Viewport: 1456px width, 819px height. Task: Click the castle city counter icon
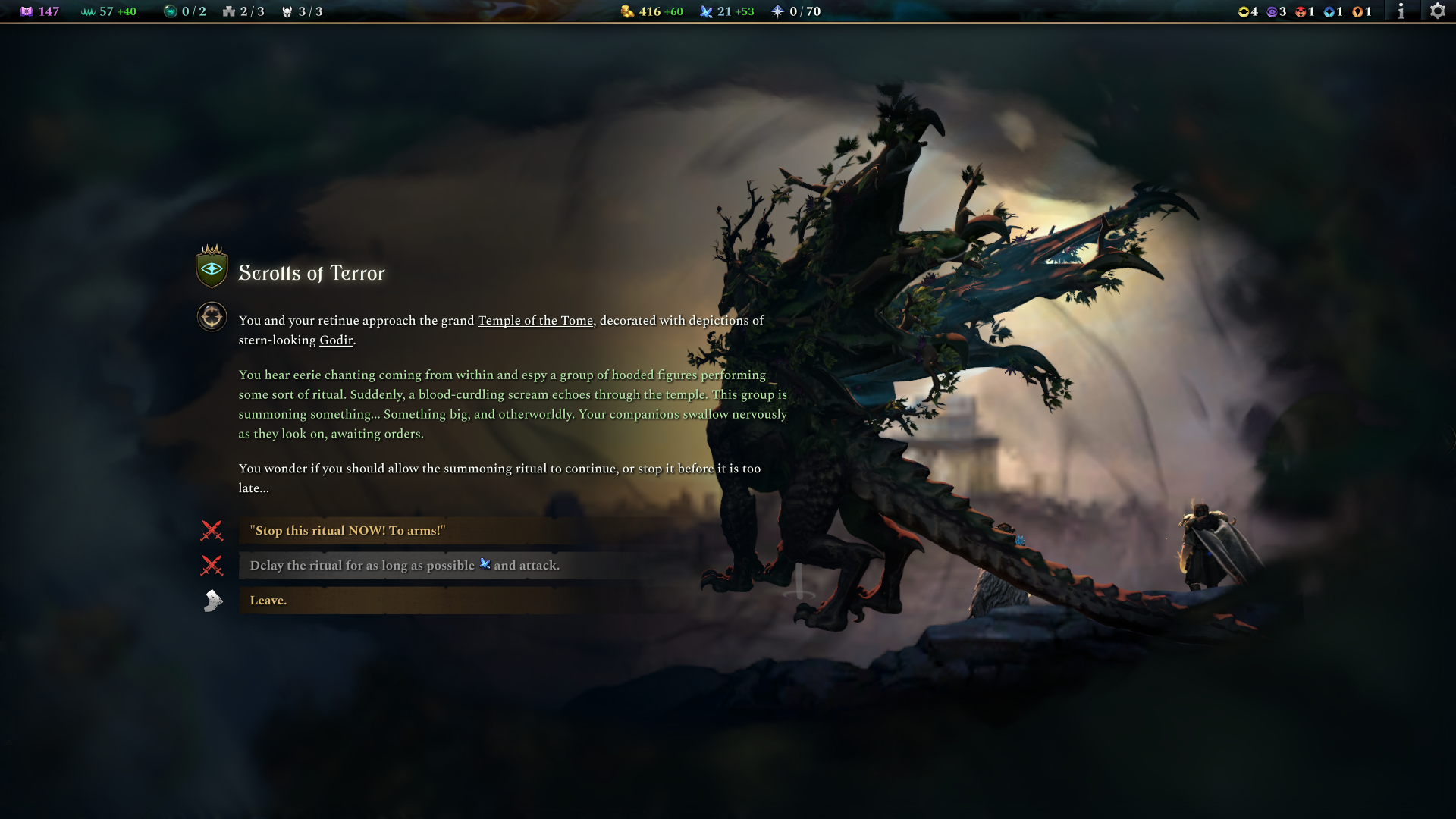tap(228, 11)
